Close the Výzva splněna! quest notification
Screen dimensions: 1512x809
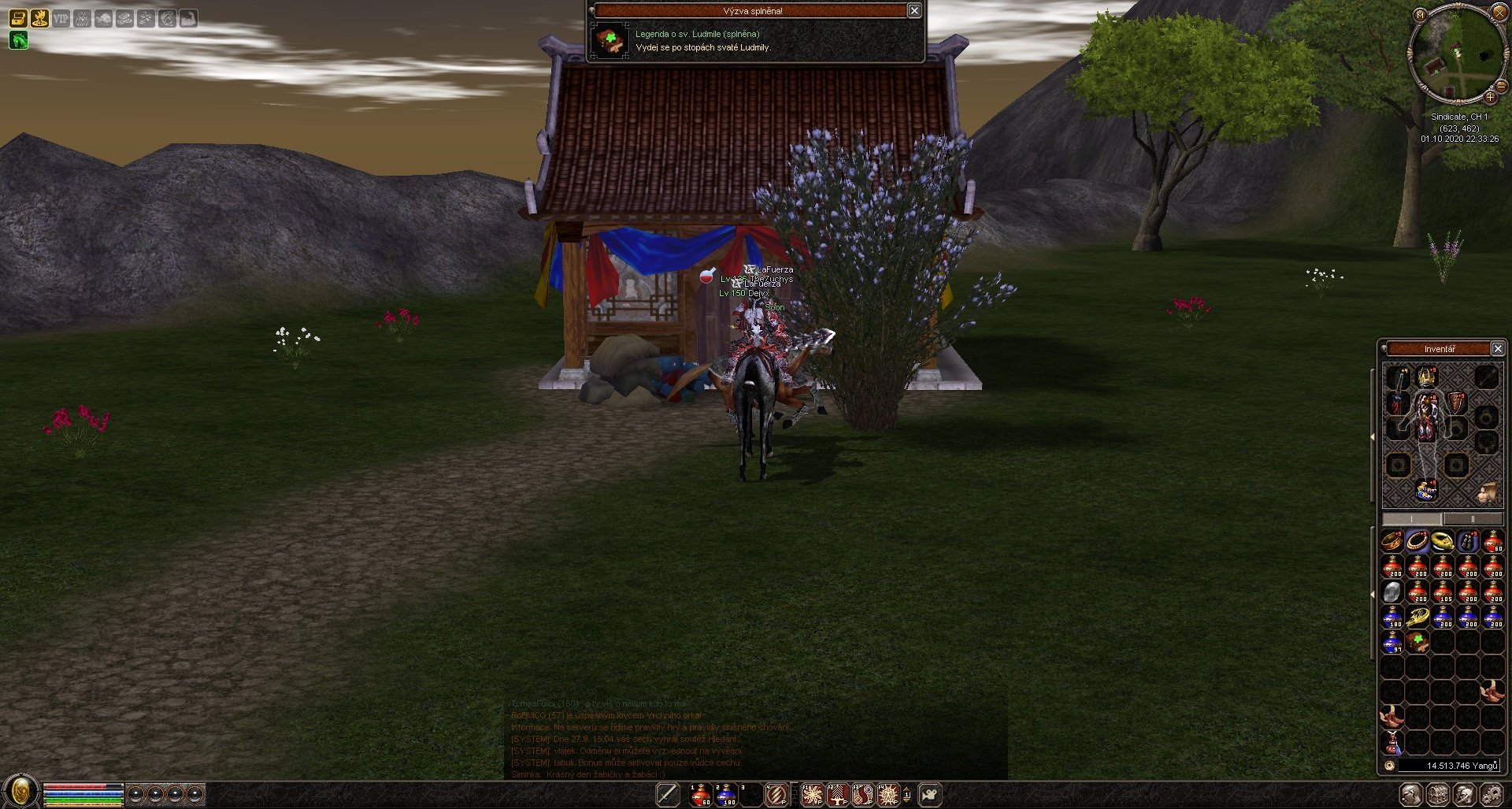point(914,11)
